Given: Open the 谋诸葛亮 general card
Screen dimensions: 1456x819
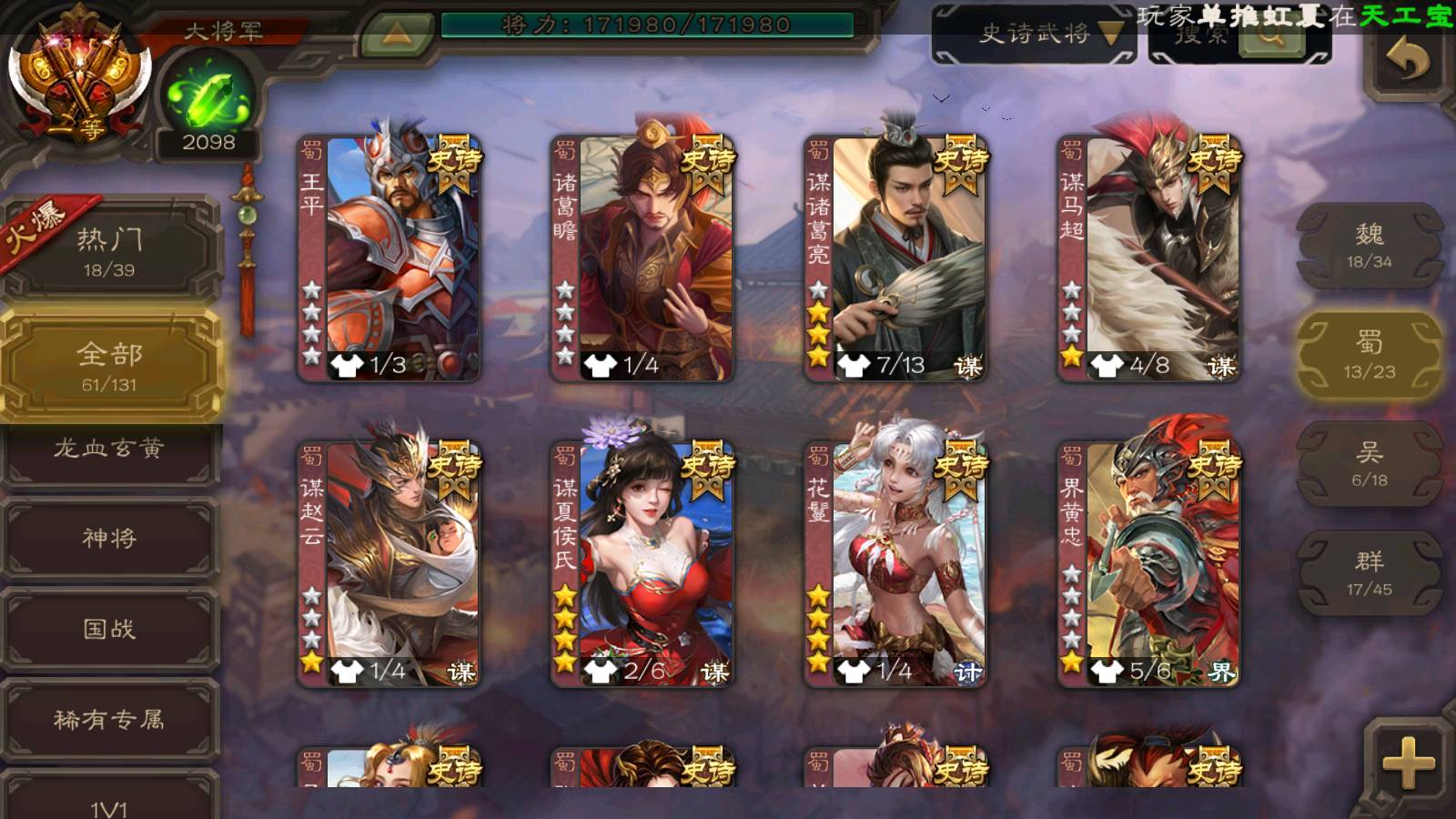Looking at the screenshot, I should pos(895,258).
